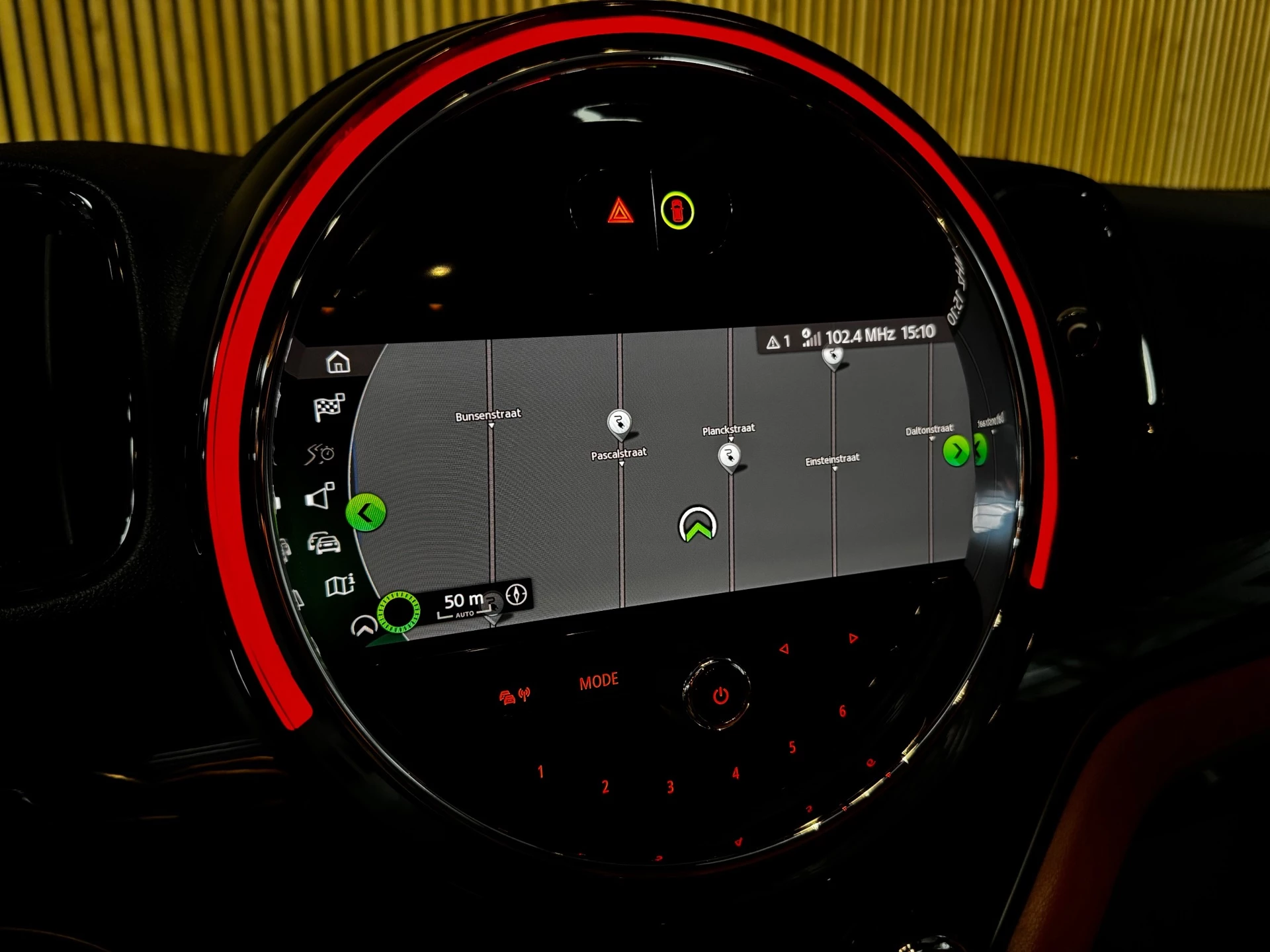Screen dimensions: 1270x952
Task: Click the green left arrow button
Action: click(366, 512)
